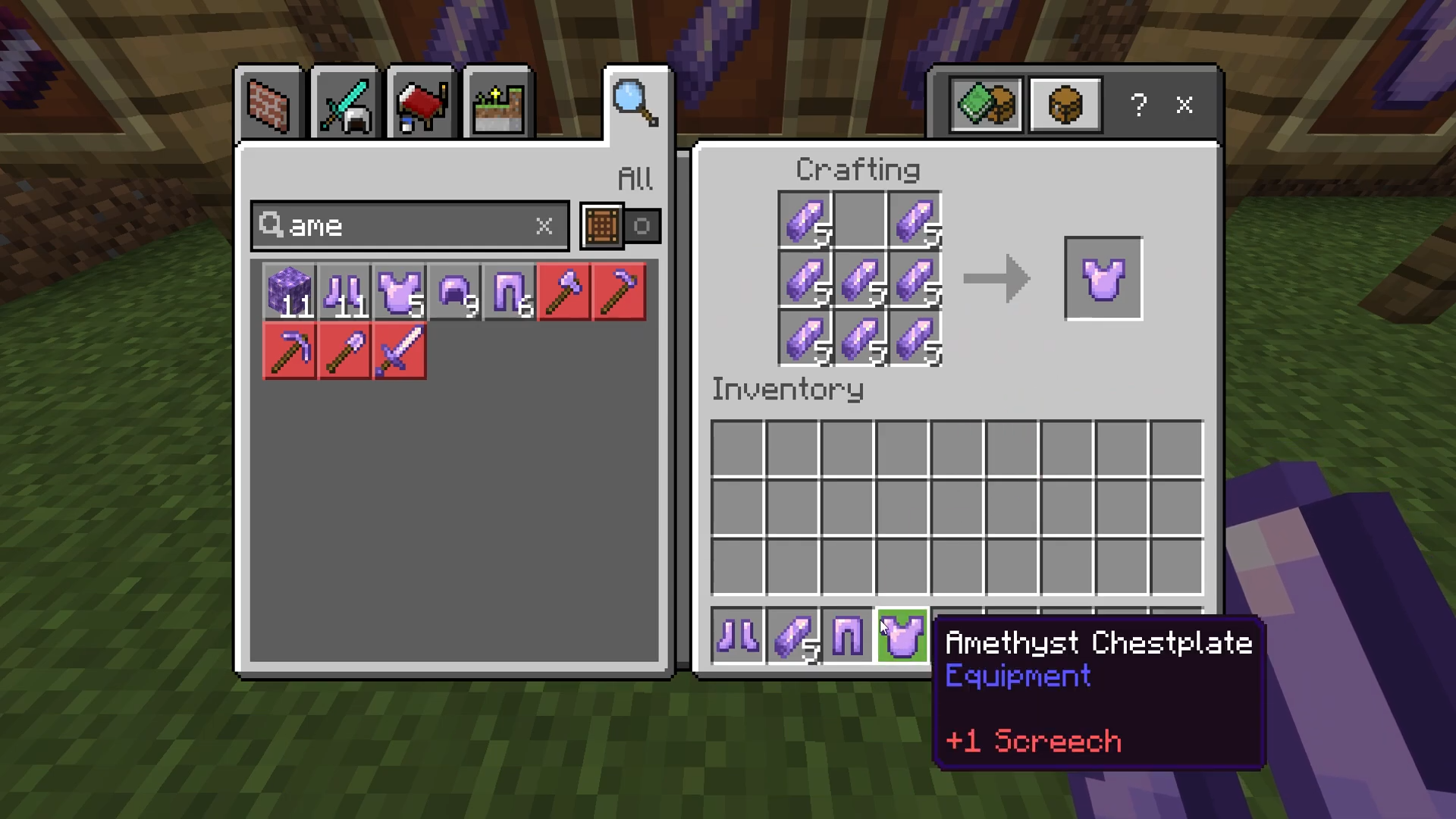Select the amethyst boots hotbar slot
This screenshot has height=819, width=1456.
(x=738, y=635)
